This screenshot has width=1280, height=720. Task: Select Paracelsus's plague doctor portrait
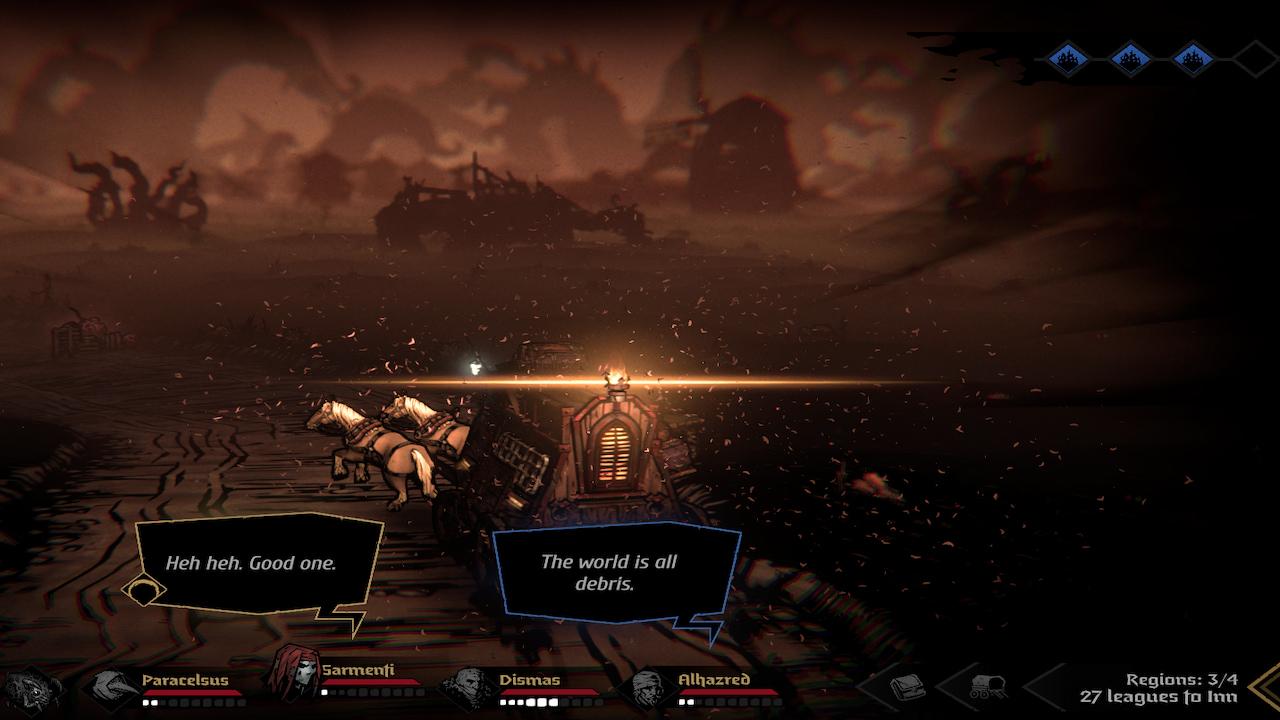(x=112, y=688)
